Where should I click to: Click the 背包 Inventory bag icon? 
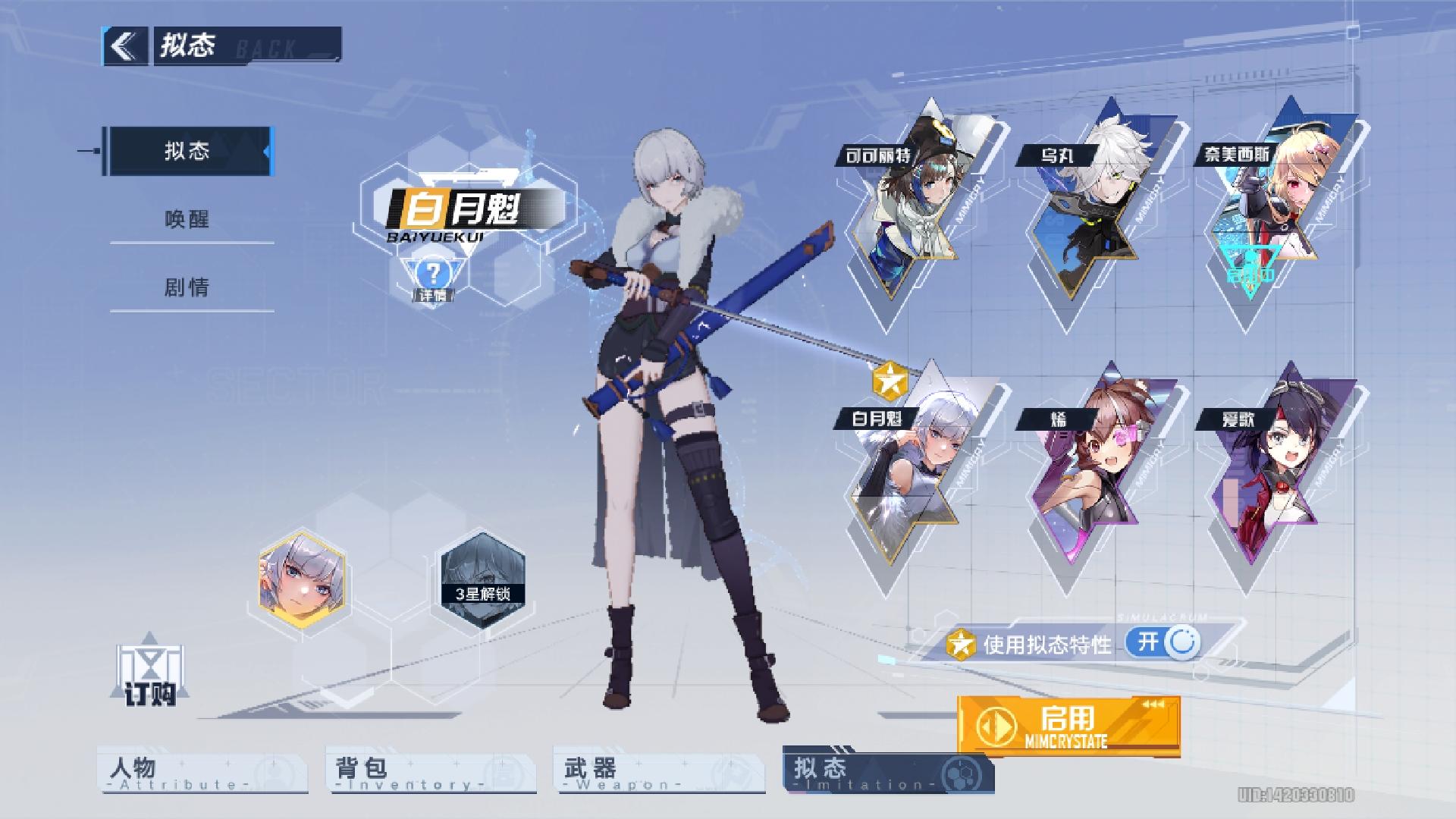500,770
